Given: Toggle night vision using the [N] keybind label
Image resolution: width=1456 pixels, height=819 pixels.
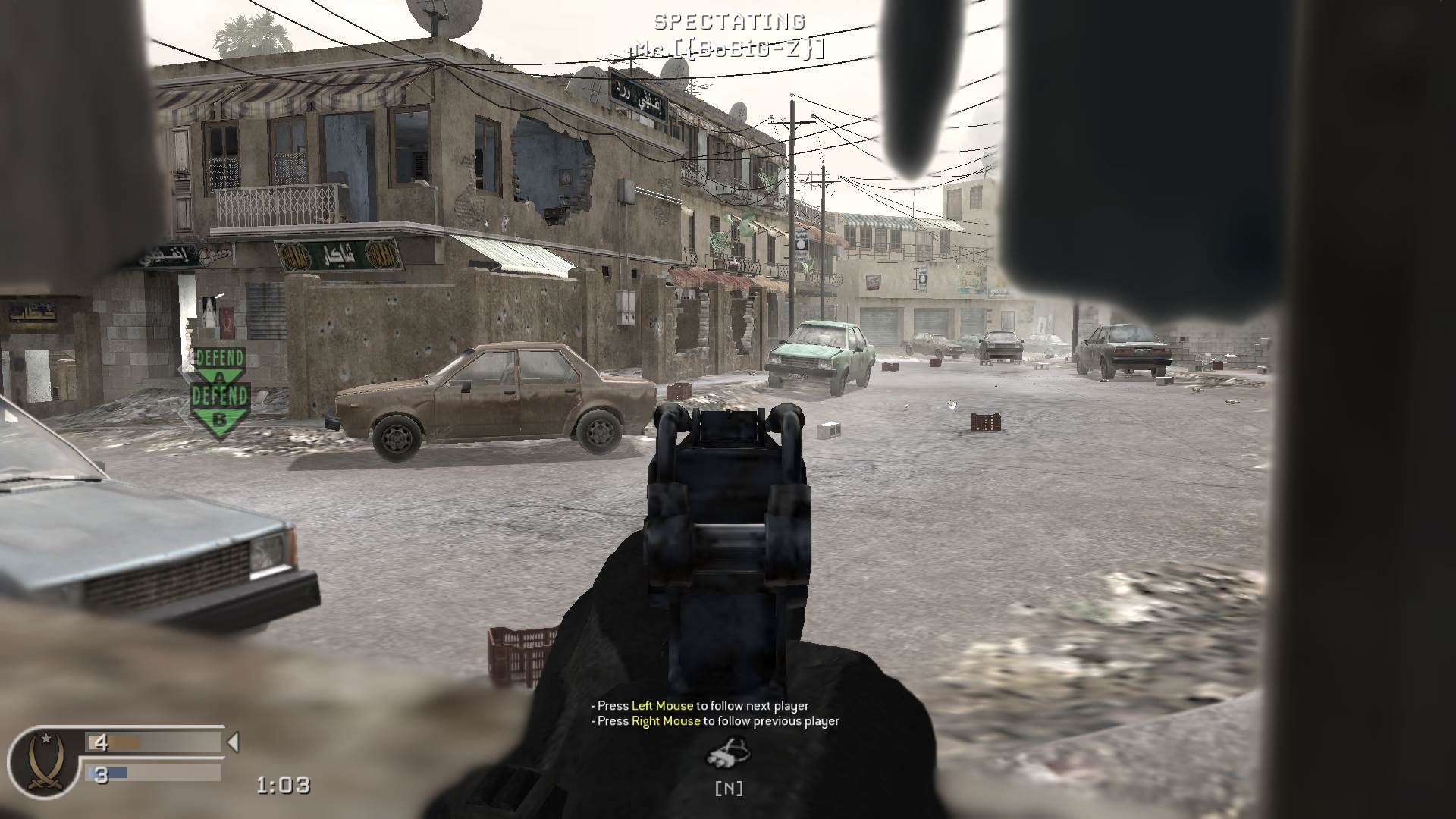Looking at the screenshot, I should 730,787.
